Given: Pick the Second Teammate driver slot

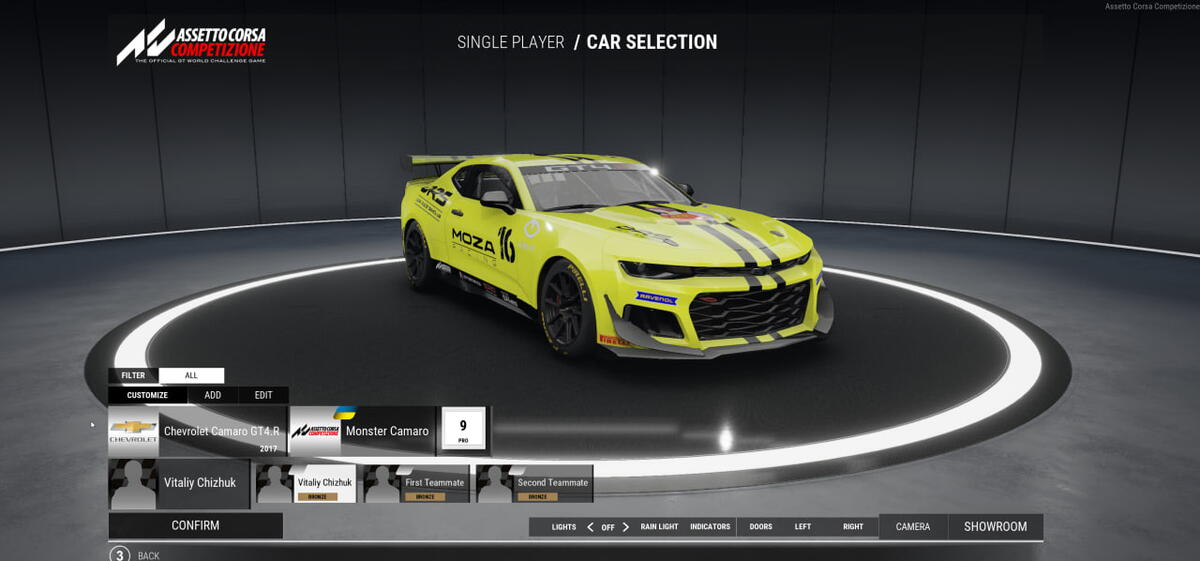Looking at the screenshot, I should coord(534,484).
